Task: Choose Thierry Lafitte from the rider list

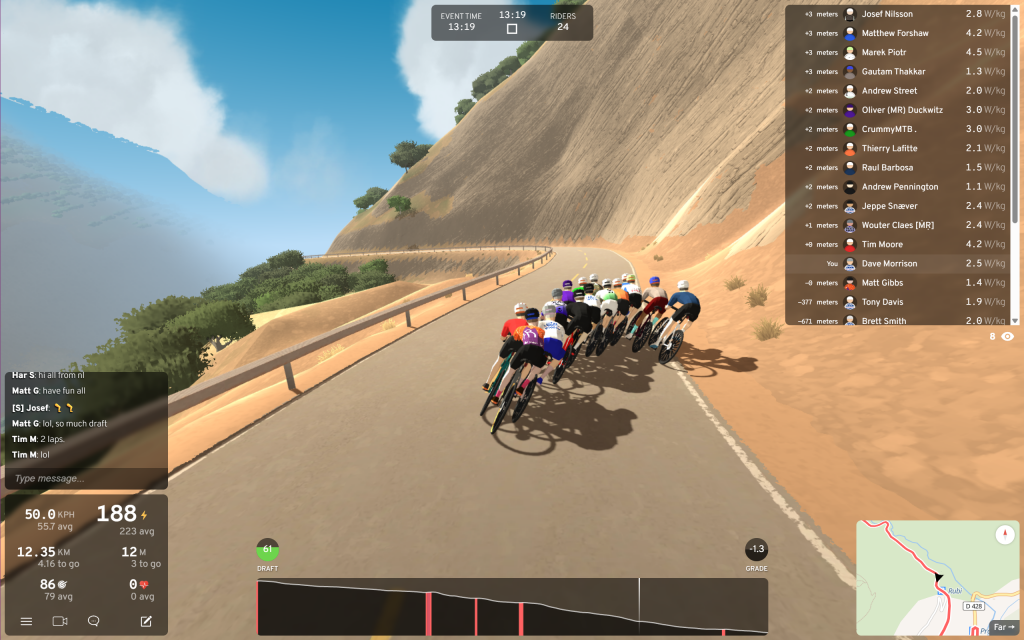Action: pyautogui.click(x=889, y=148)
